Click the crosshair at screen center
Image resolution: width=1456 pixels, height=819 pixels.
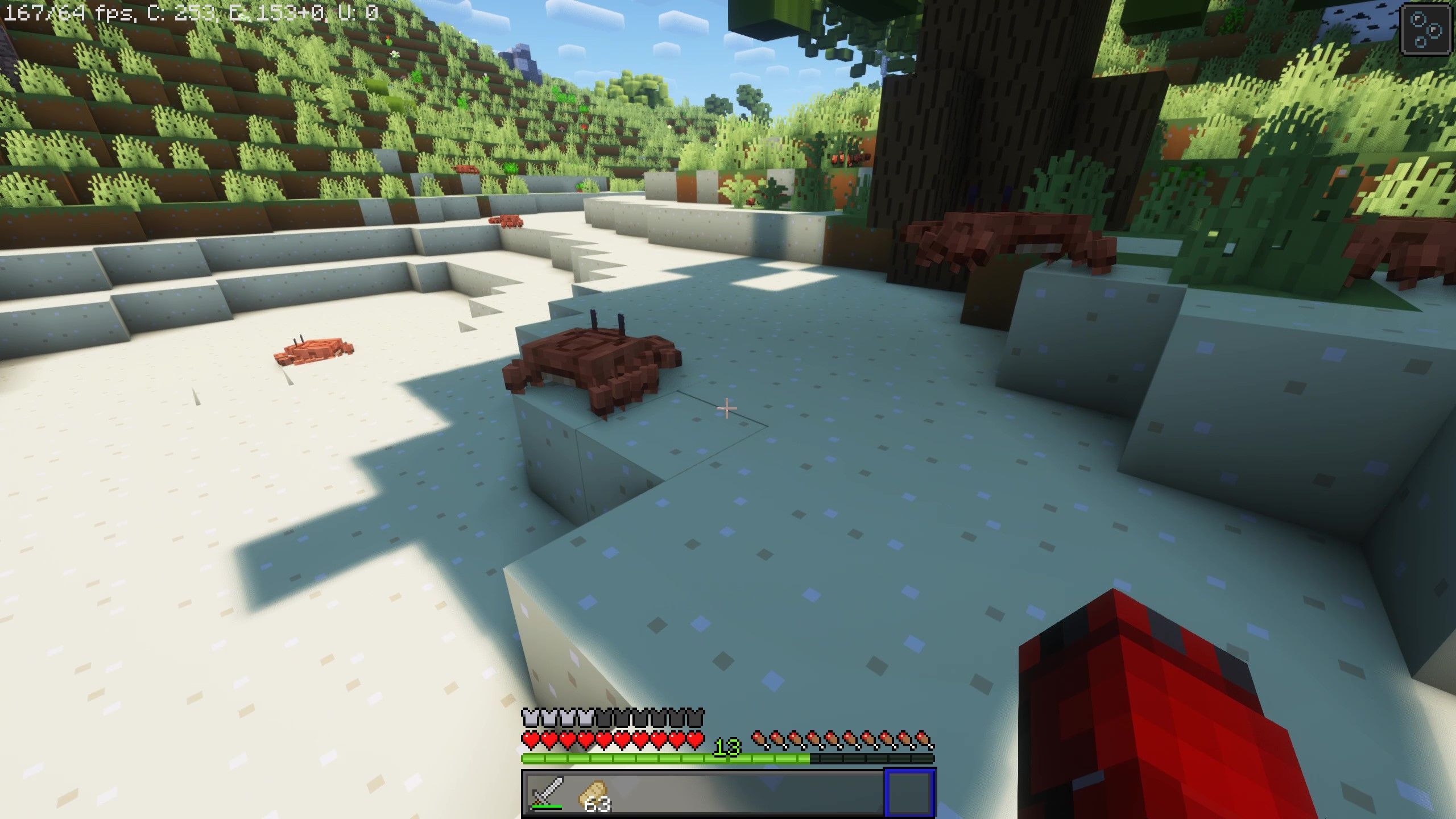click(x=727, y=408)
